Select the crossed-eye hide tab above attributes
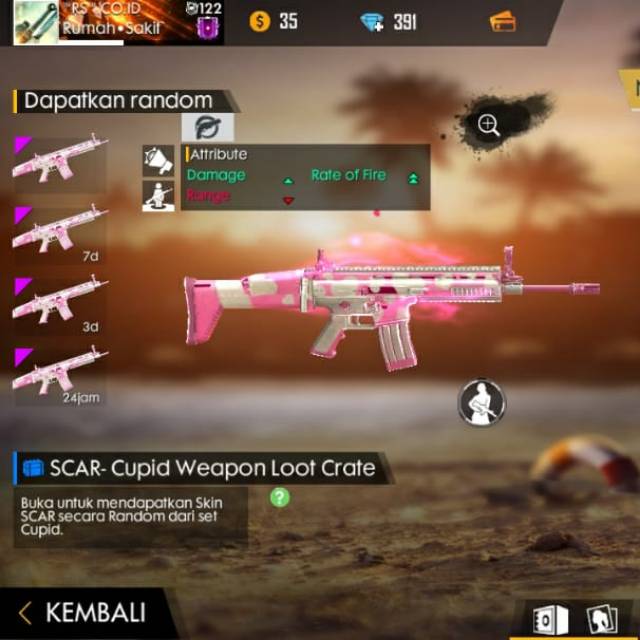Image resolution: width=640 pixels, height=640 pixels. (x=207, y=127)
